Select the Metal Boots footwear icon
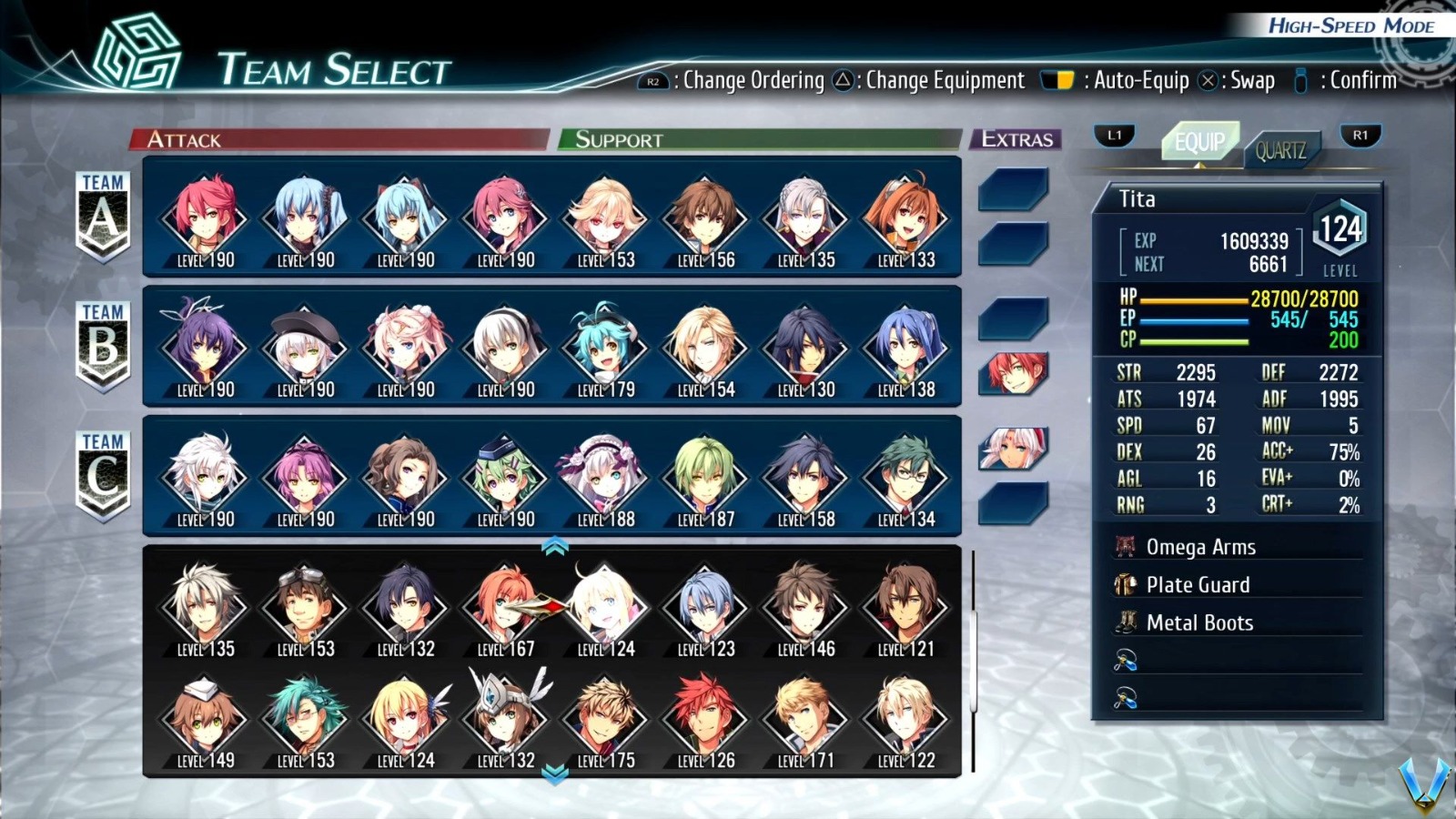The image size is (1456, 819). (1126, 622)
